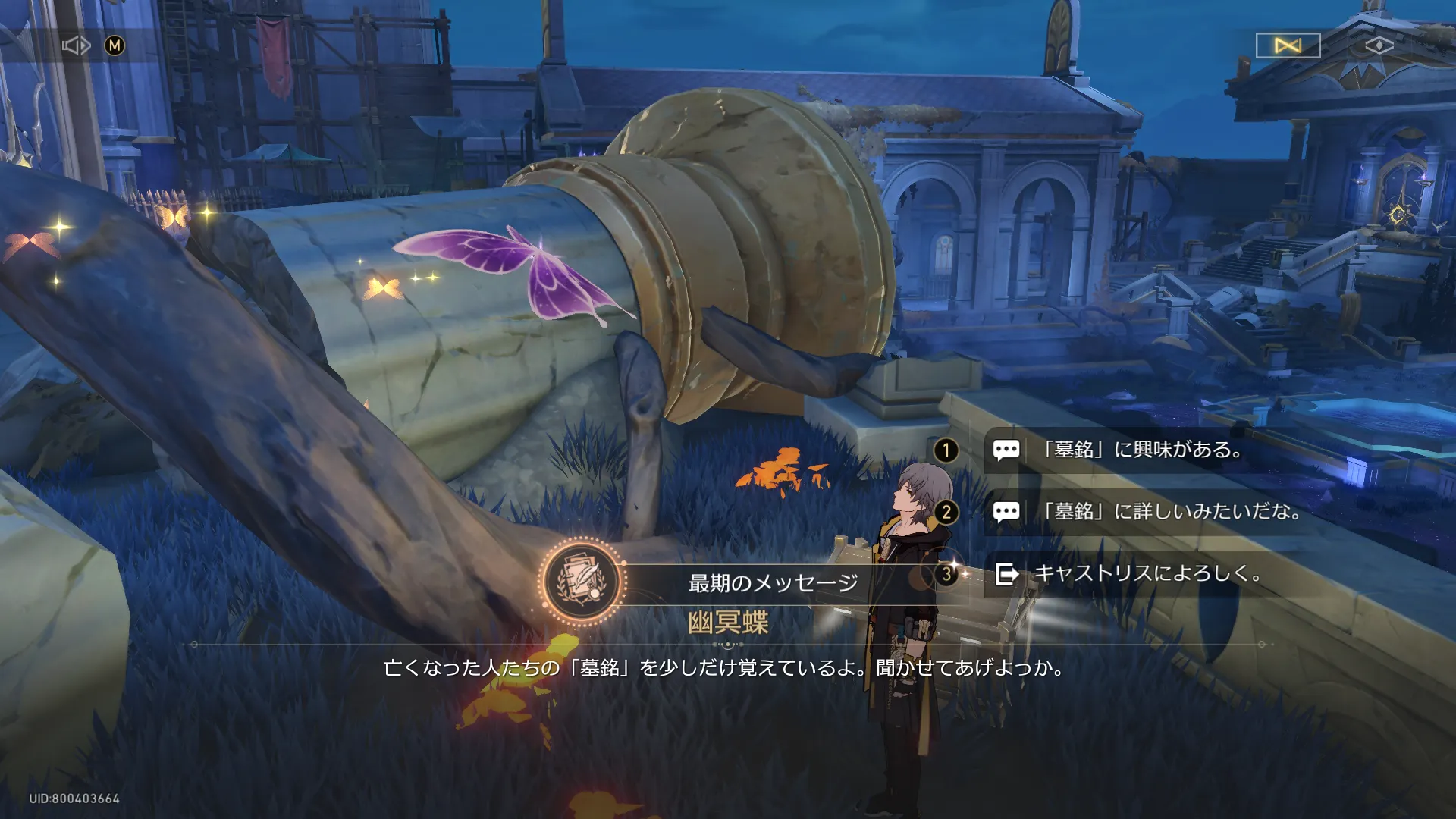Pick the exit option キャストリスによろしく。

1147,574
